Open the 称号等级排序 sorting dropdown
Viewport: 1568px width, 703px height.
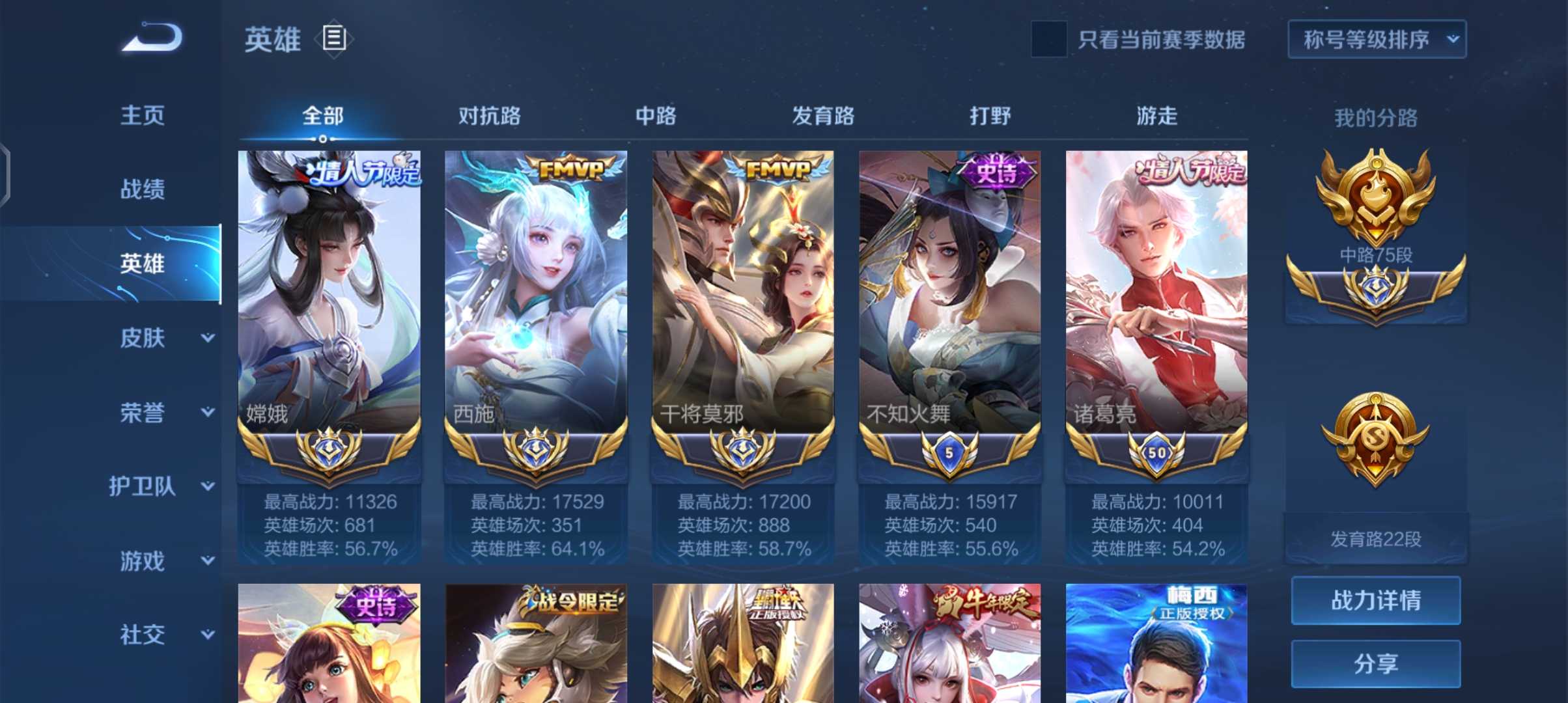[1377, 39]
